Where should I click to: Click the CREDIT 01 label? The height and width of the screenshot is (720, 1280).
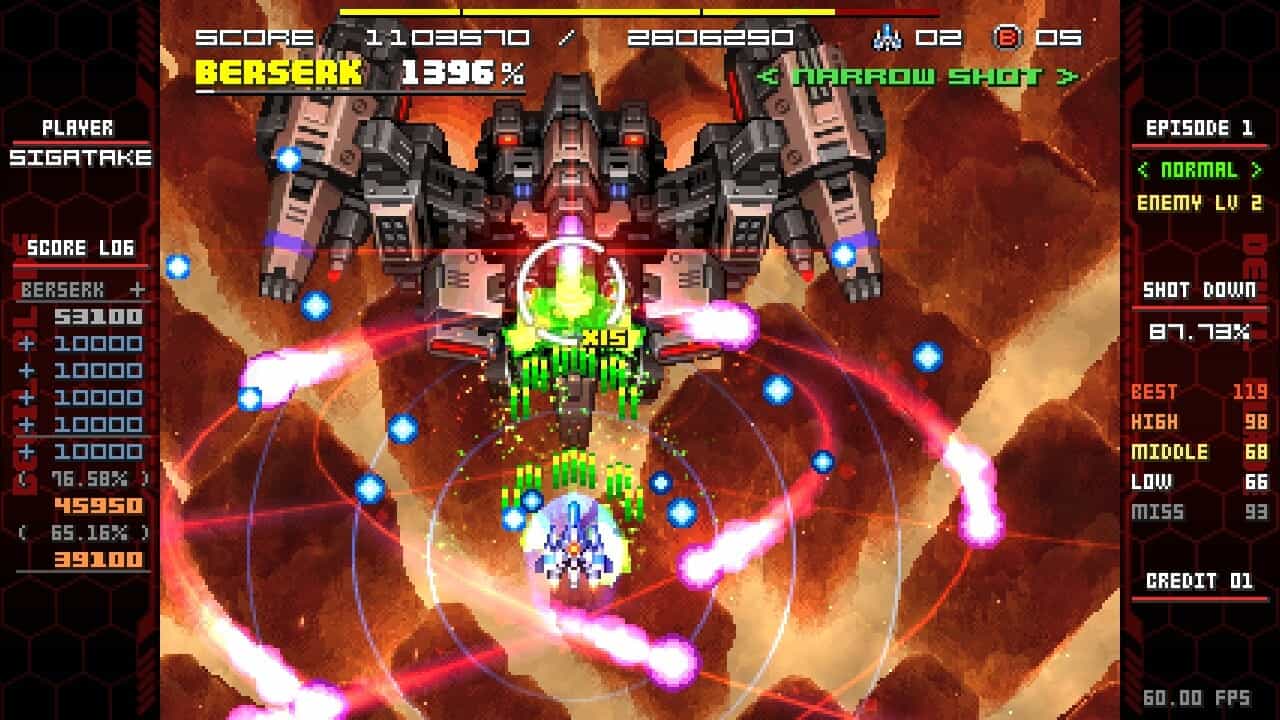point(1198,582)
